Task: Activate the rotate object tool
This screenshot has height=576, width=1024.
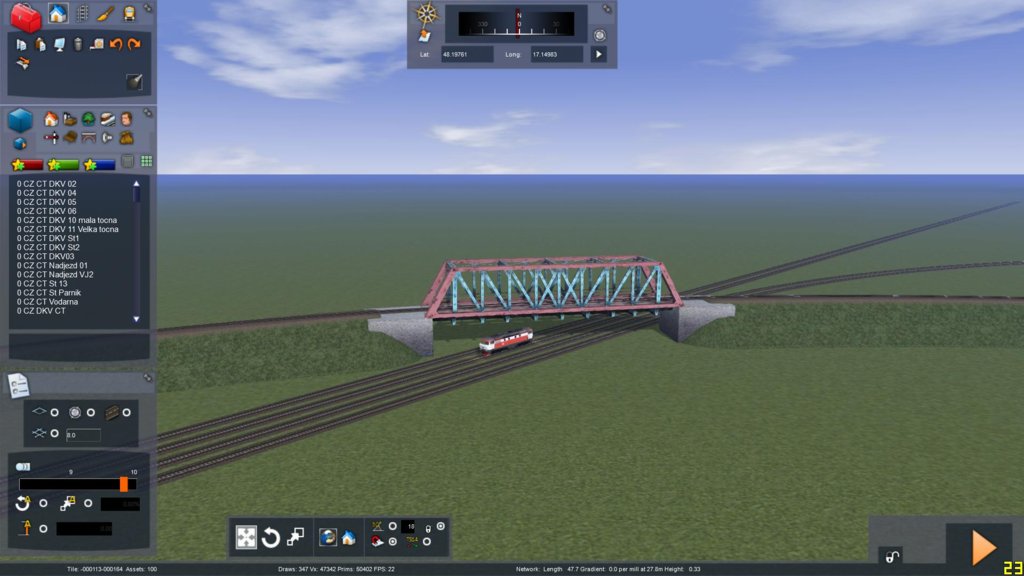Action: click(x=270, y=538)
